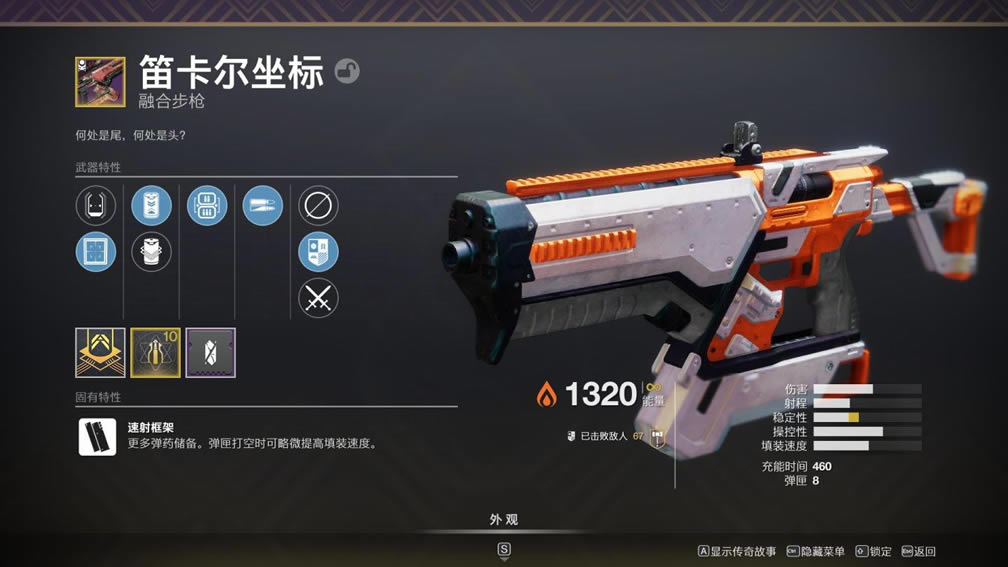
Task: Open the weapon mod slot marked 10
Action: [155, 353]
